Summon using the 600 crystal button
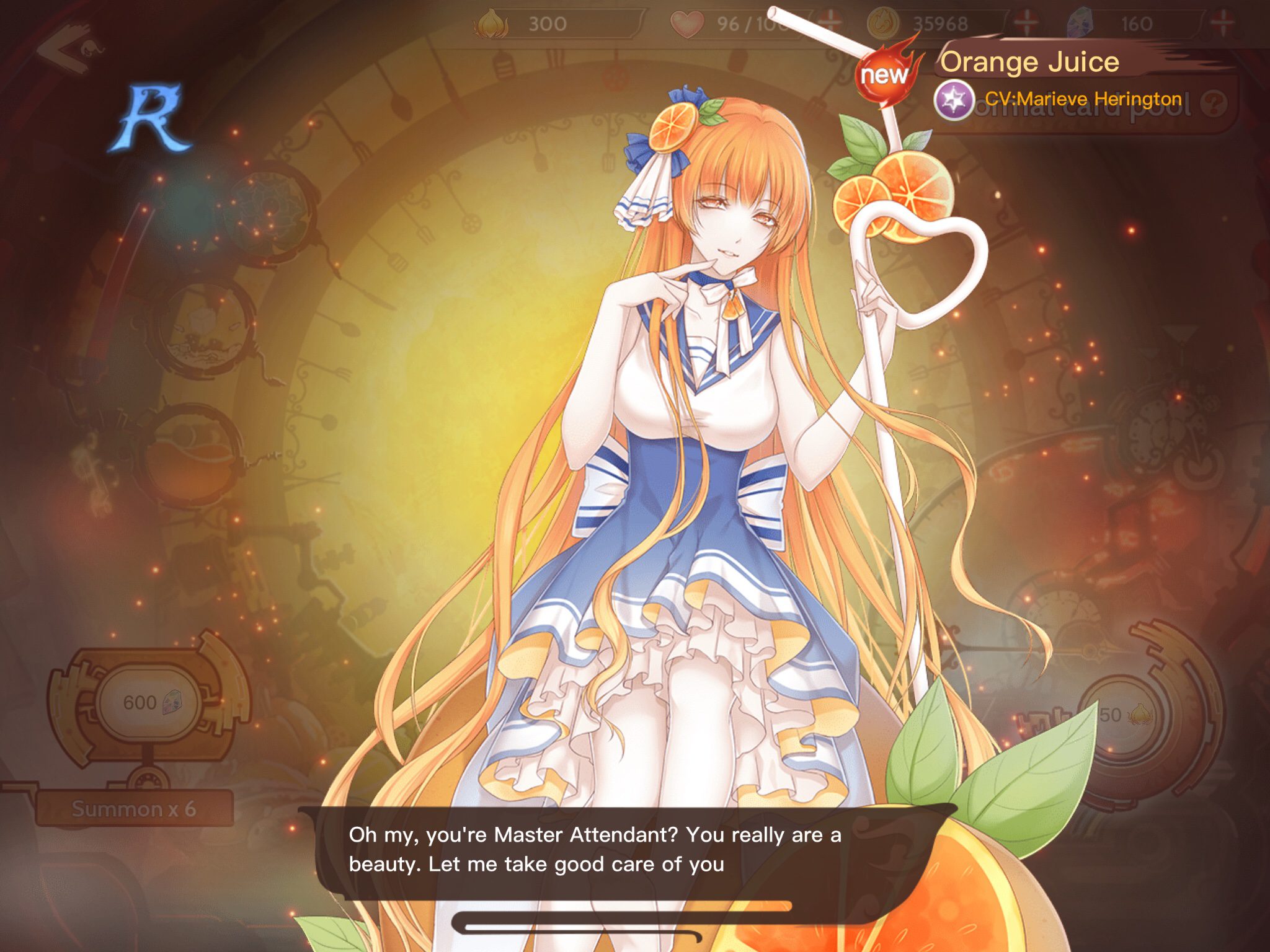This screenshot has width=1270, height=952. coord(148,702)
